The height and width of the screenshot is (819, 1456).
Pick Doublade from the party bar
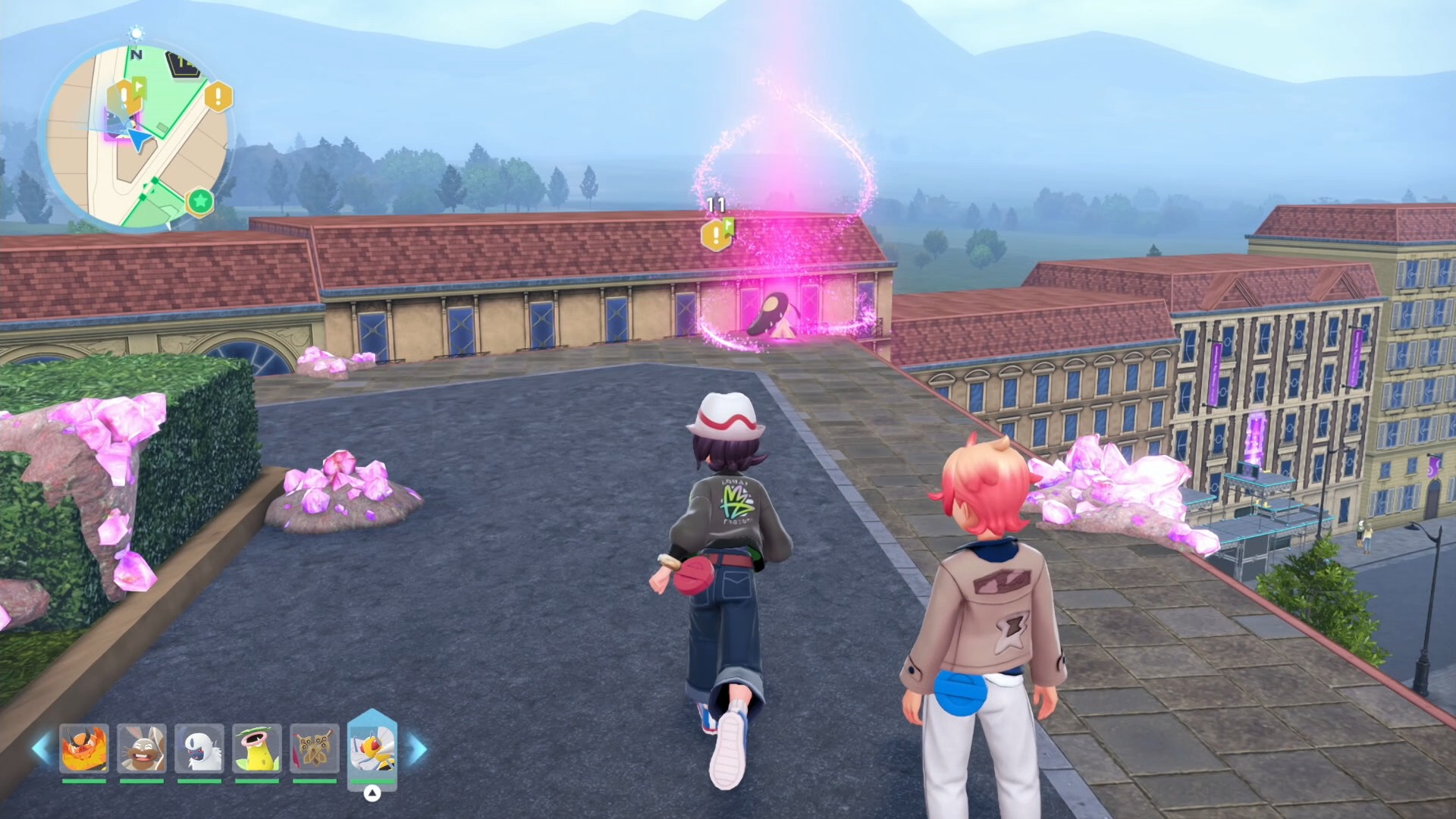tap(315, 748)
